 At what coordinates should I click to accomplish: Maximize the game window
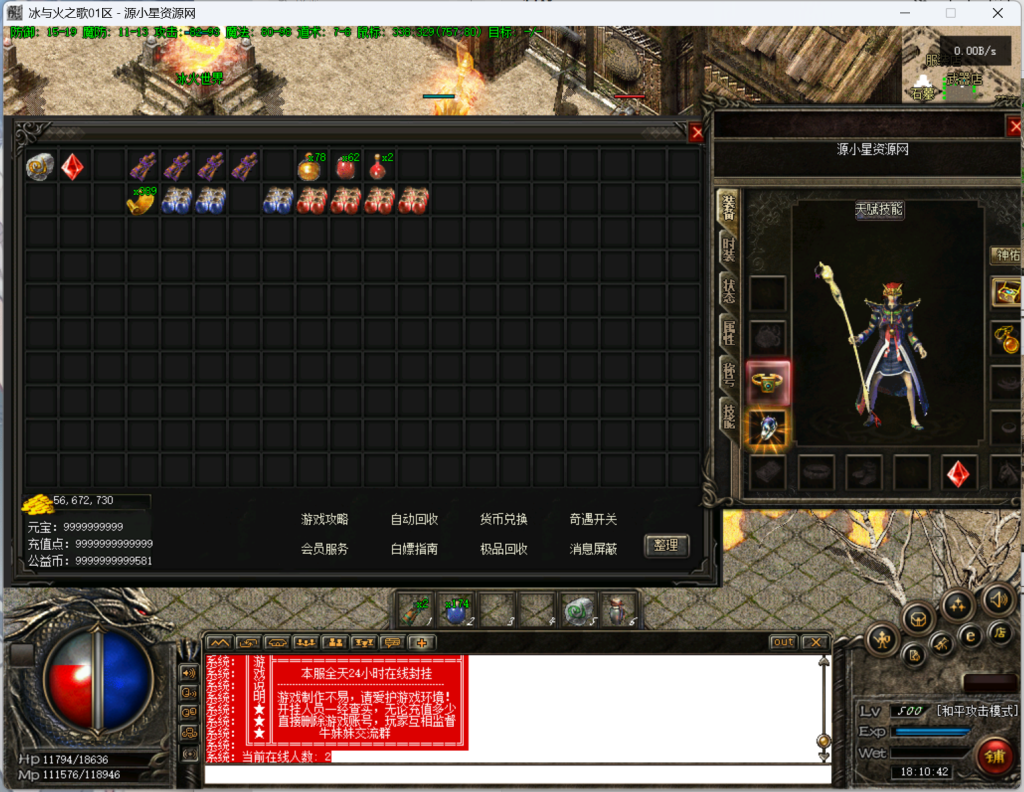(951, 13)
